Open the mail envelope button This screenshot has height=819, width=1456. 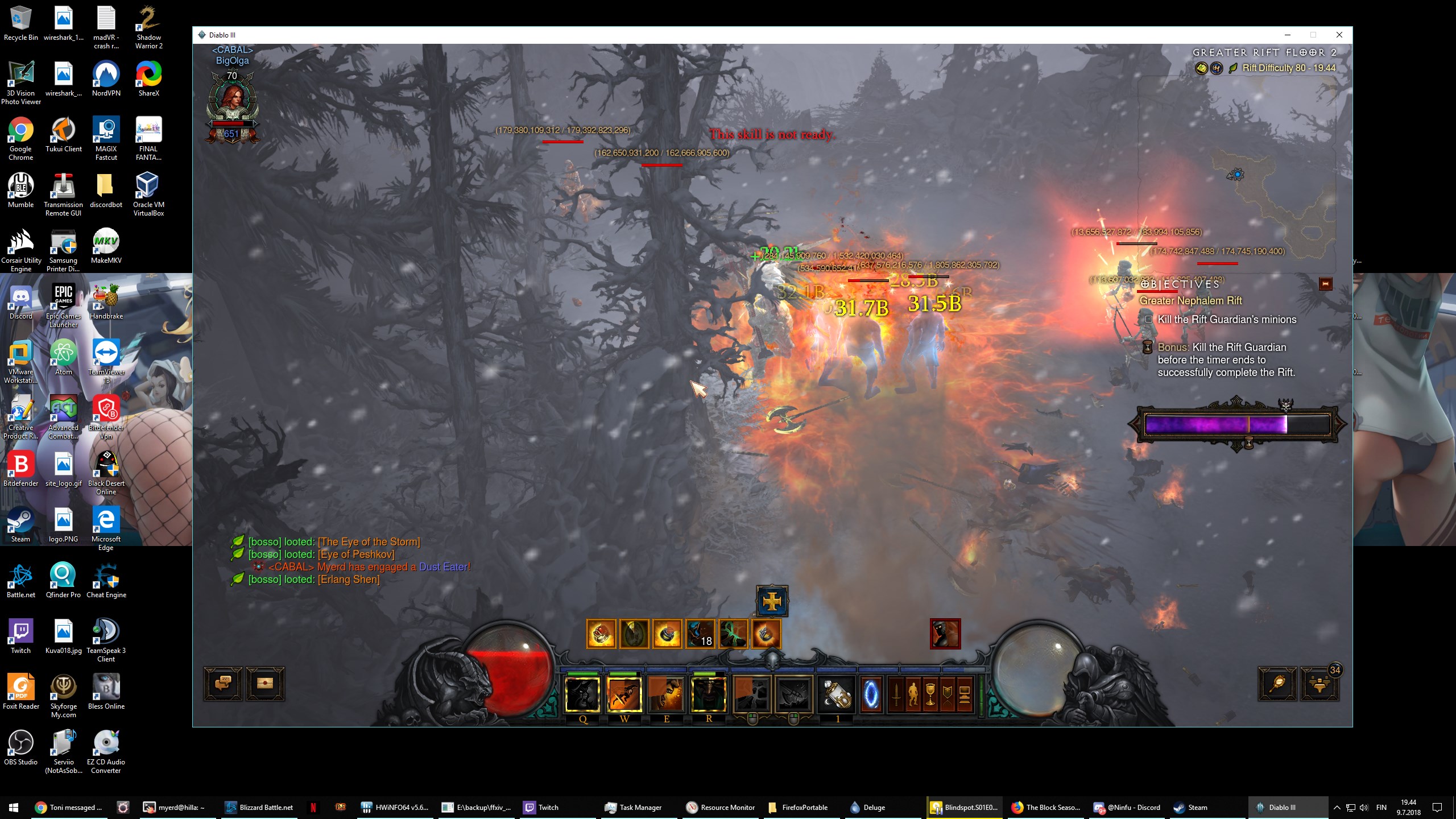[x=265, y=683]
